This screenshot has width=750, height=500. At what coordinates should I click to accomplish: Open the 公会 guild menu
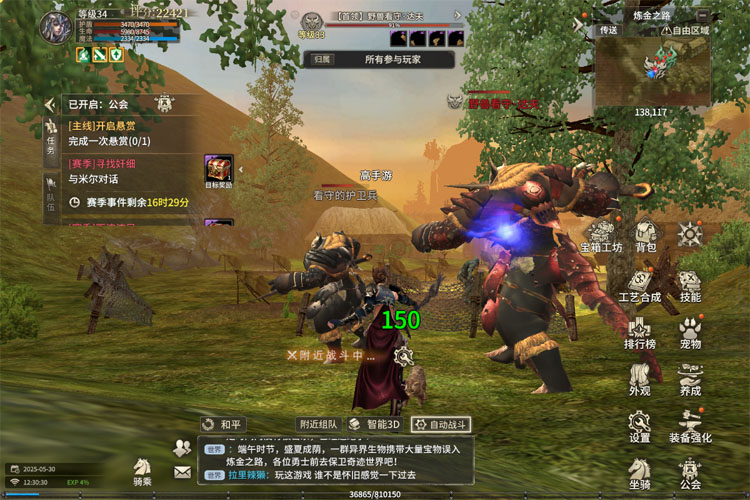[x=690, y=473]
